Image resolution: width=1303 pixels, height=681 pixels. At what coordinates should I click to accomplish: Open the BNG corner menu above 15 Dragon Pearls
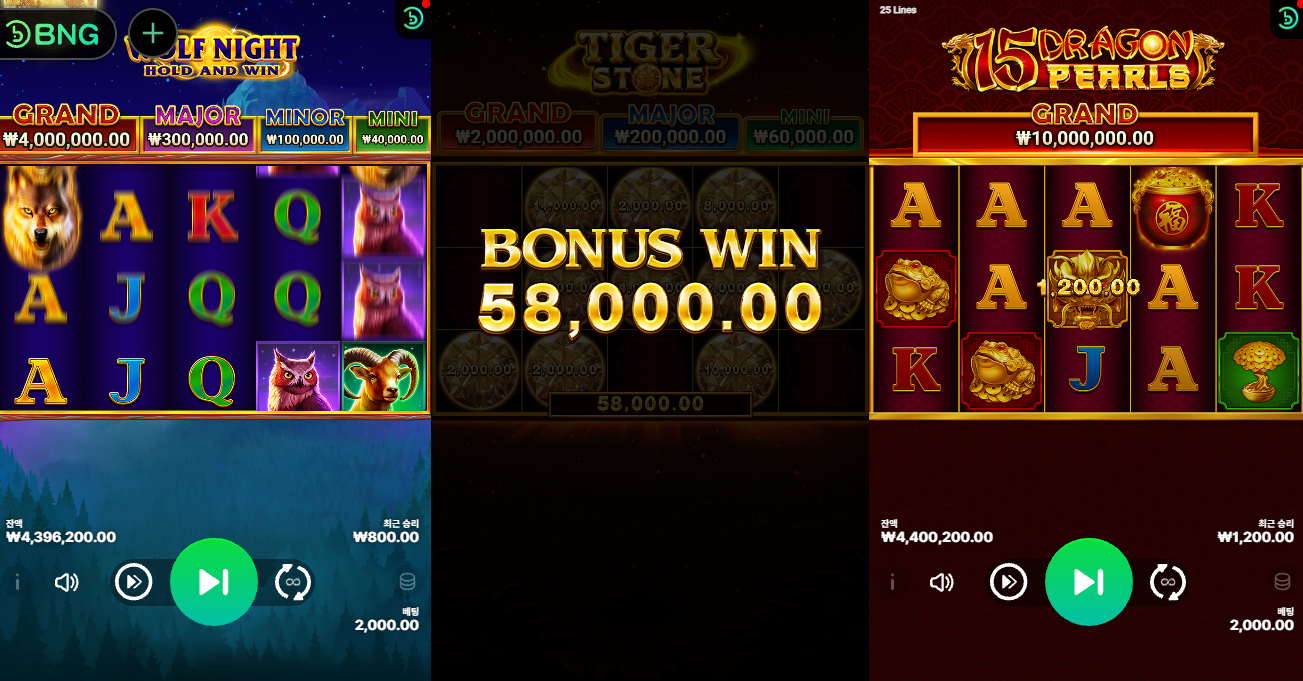click(x=1287, y=18)
